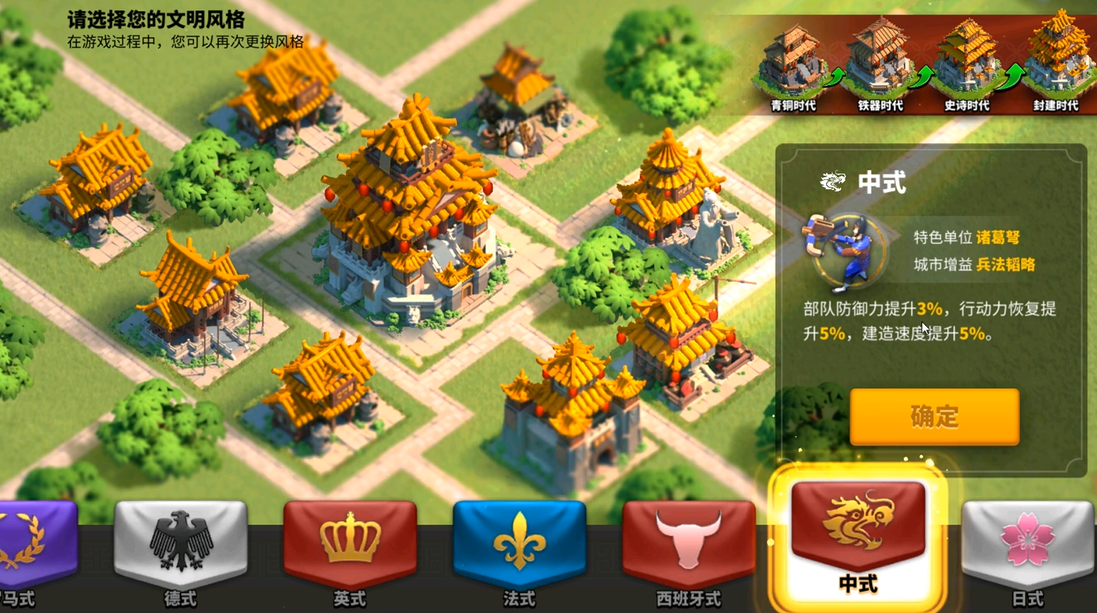Choose the 英式 crown banner

tap(349, 545)
